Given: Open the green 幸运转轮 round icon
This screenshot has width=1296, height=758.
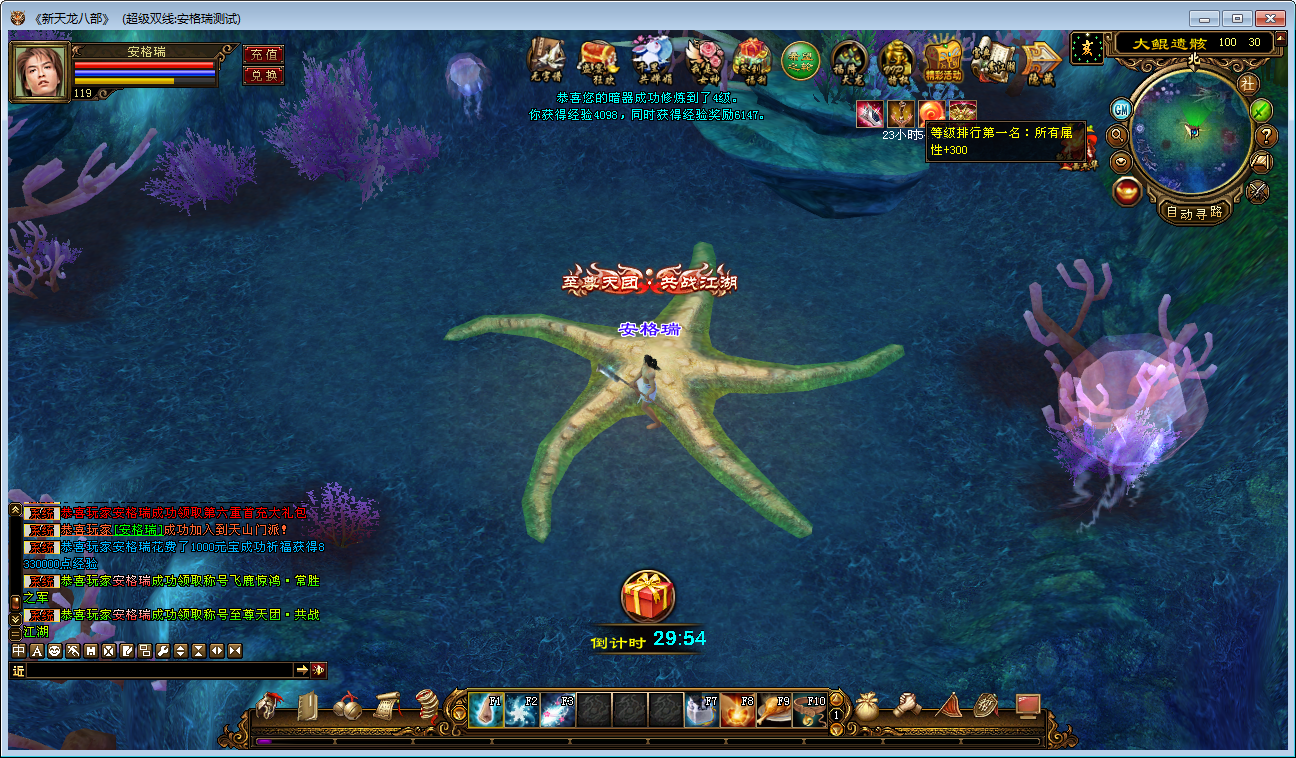Looking at the screenshot, I should (x=800, y=60).
